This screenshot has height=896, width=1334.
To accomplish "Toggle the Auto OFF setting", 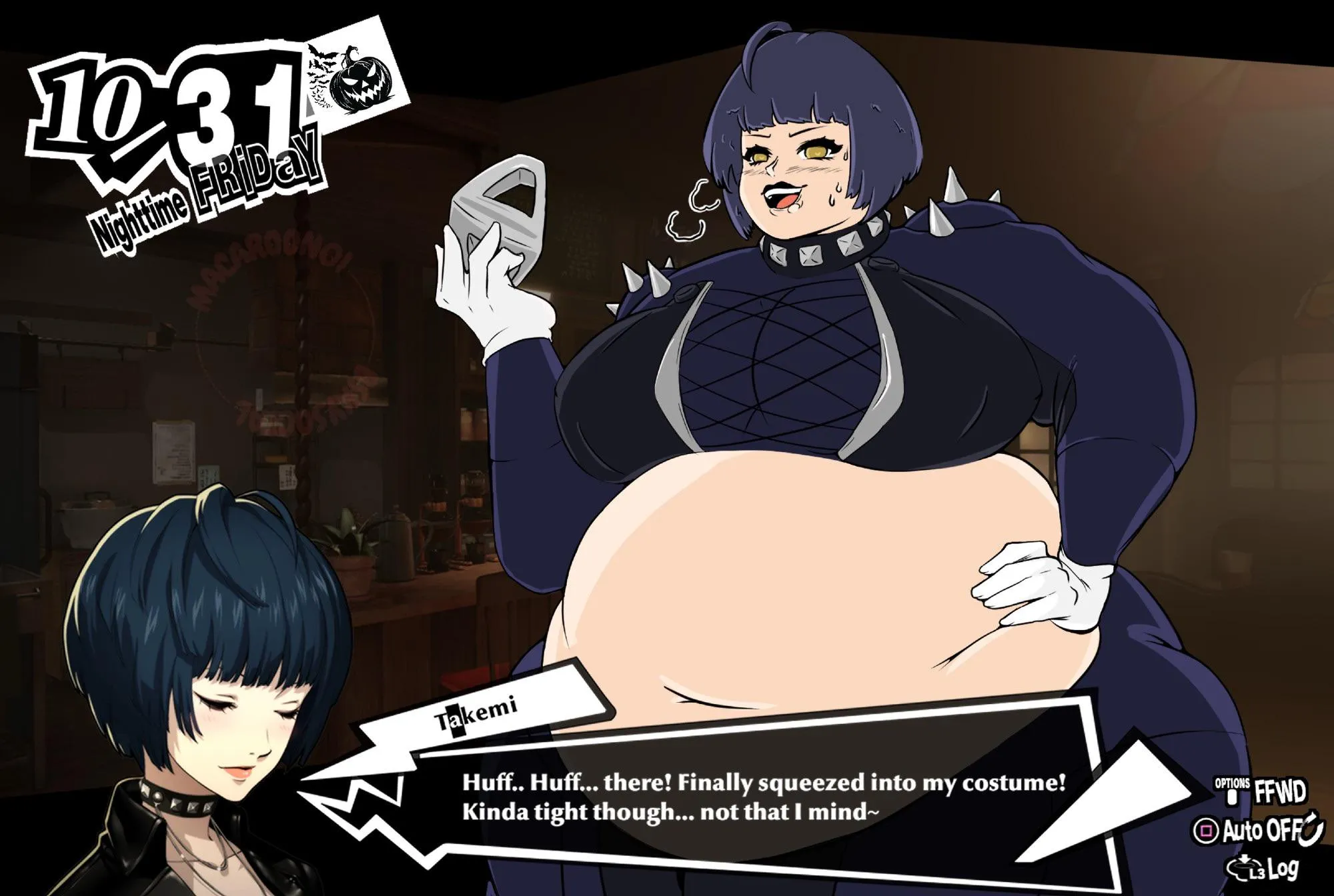I will (x=1257, y=830).
